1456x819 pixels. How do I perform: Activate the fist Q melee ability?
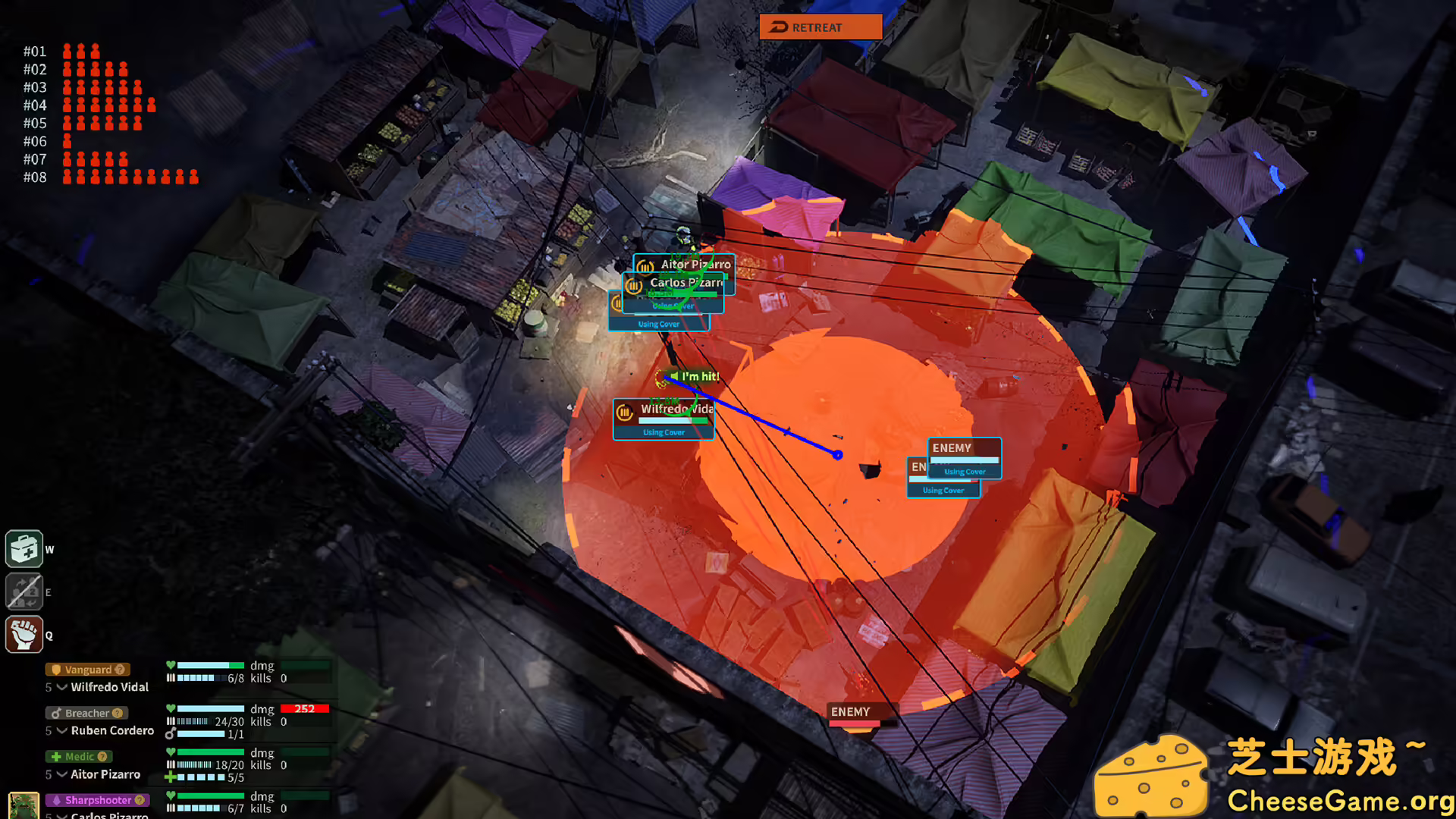click(x=24, y=635)
